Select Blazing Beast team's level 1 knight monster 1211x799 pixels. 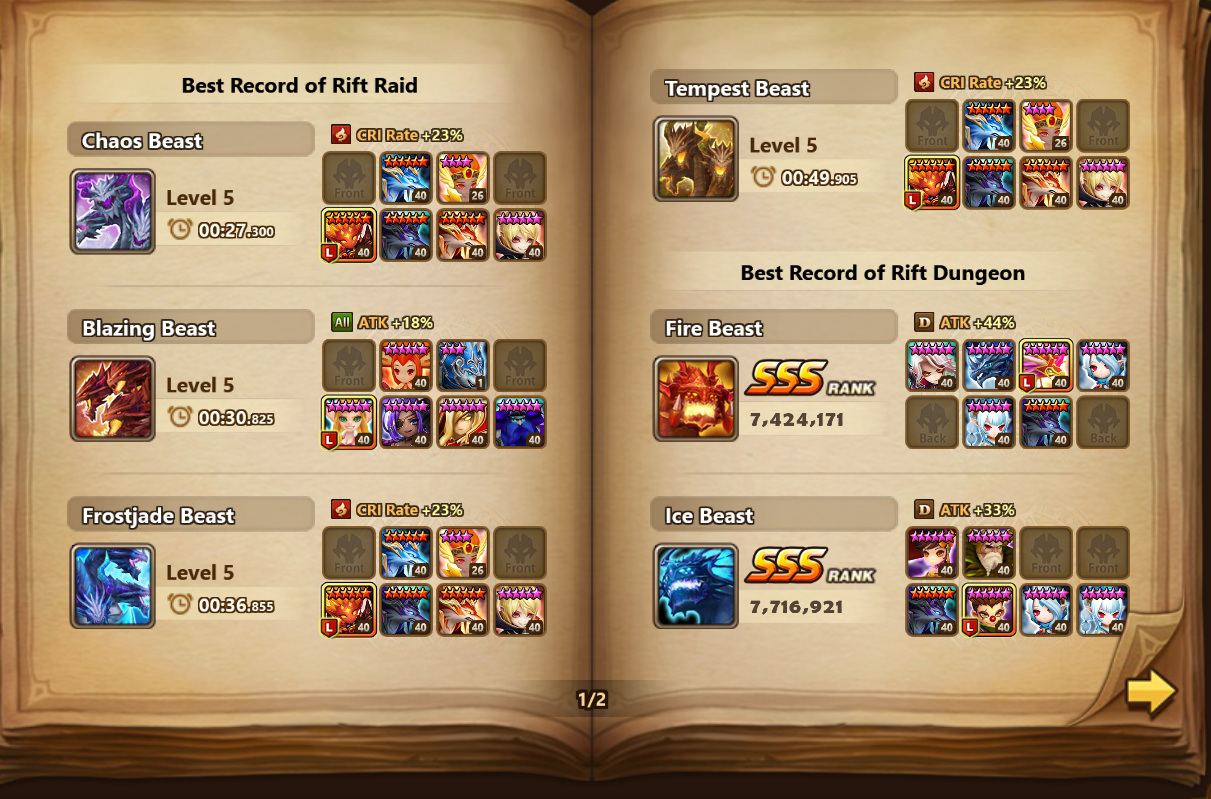point(463,366)
